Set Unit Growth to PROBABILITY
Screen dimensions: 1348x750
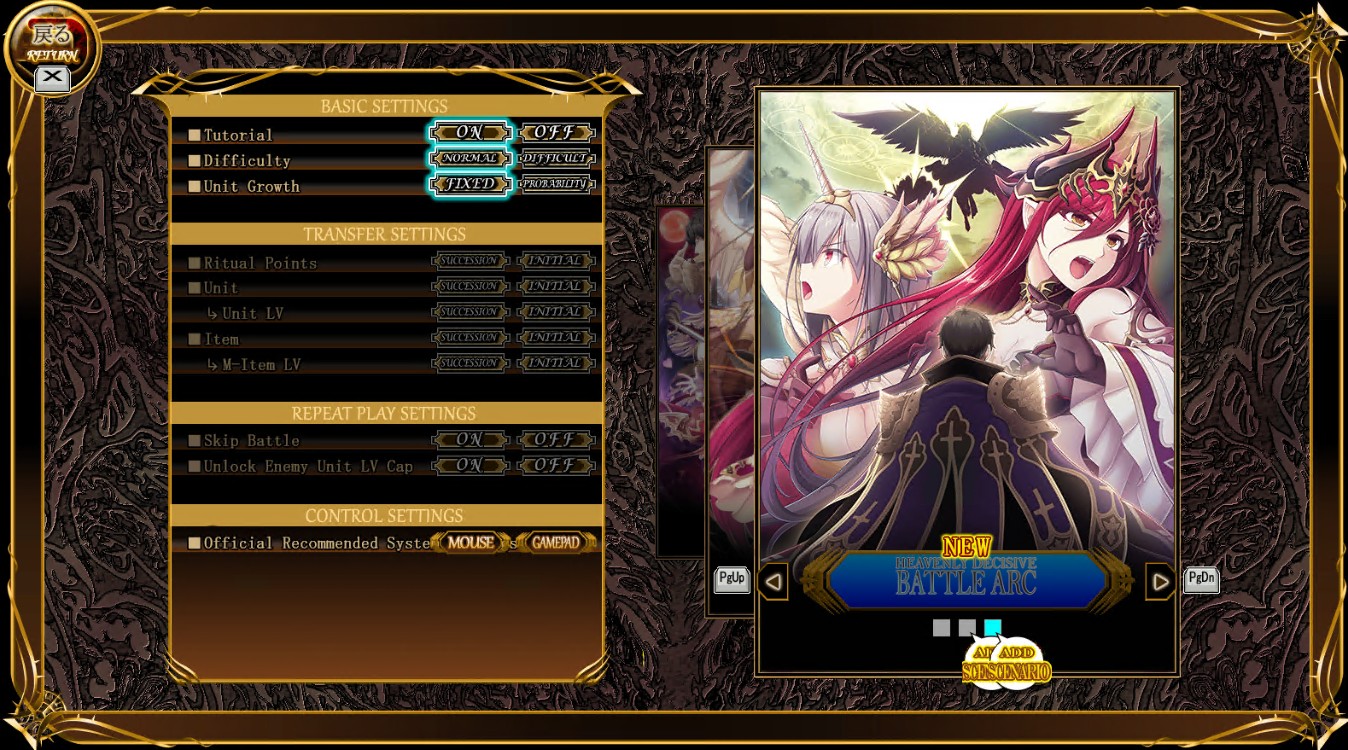(x=557, y=184)
